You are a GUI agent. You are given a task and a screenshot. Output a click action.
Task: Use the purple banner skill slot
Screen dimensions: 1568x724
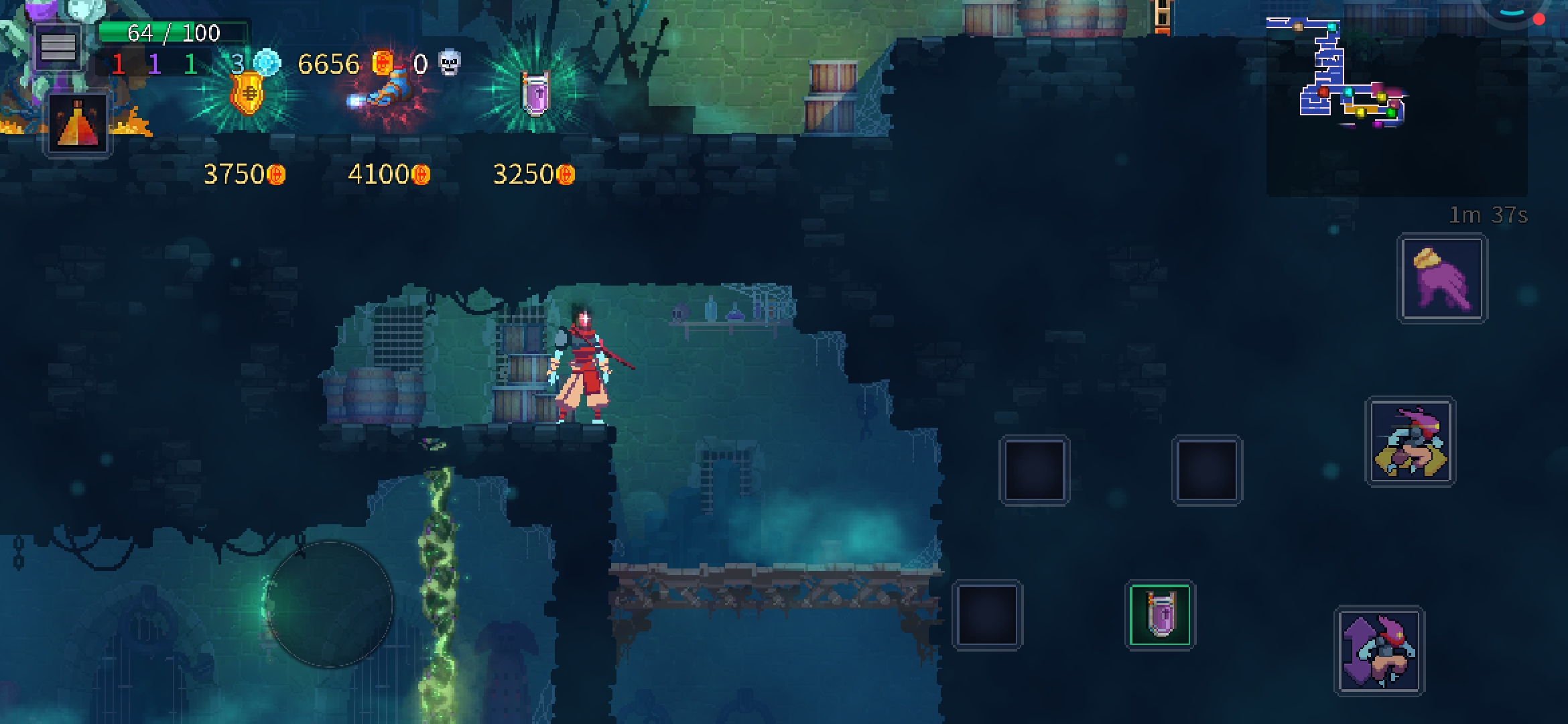tap(1160, 615)
